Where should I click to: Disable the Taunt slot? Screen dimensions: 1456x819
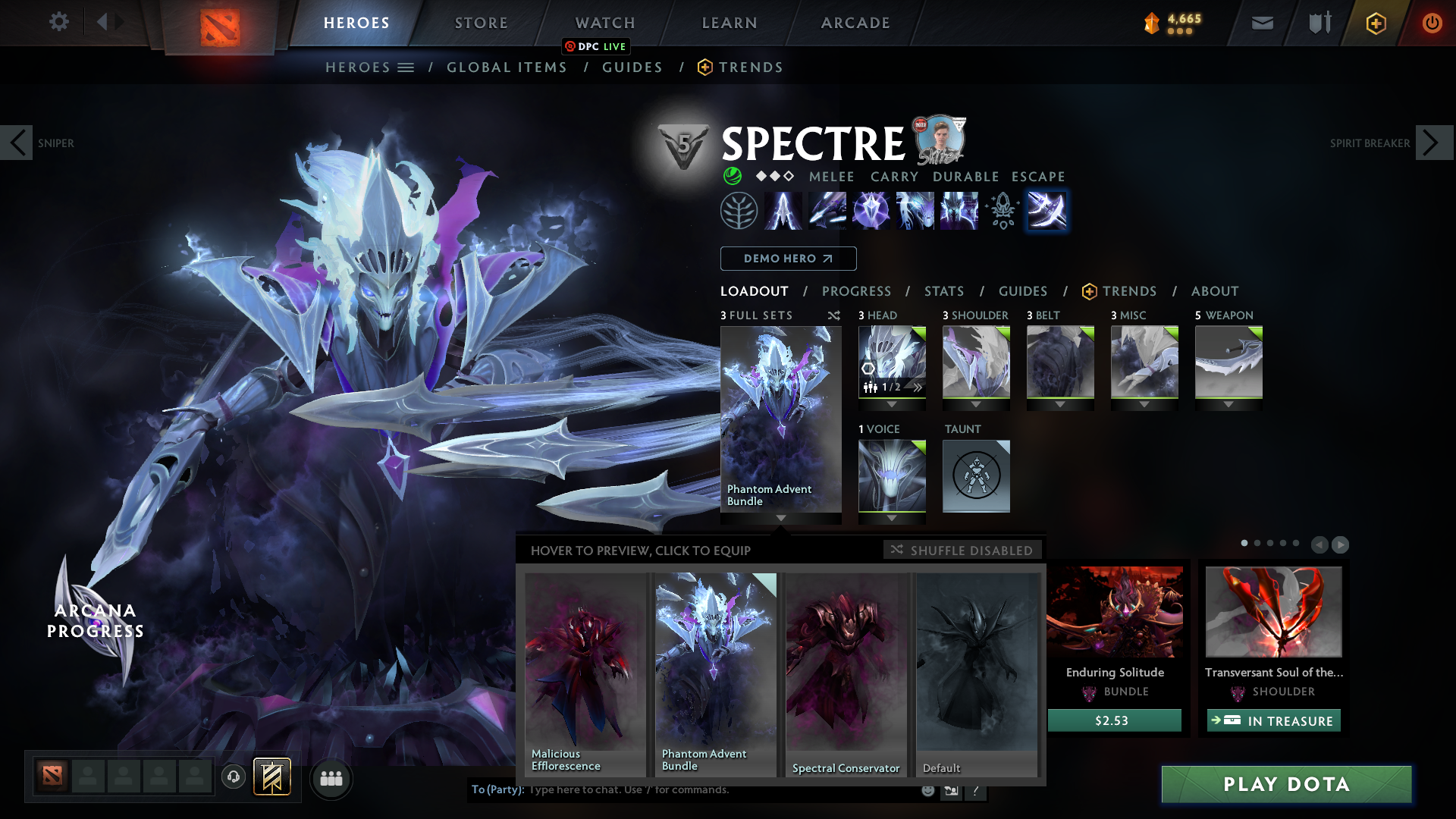click(x=976, y=475)
